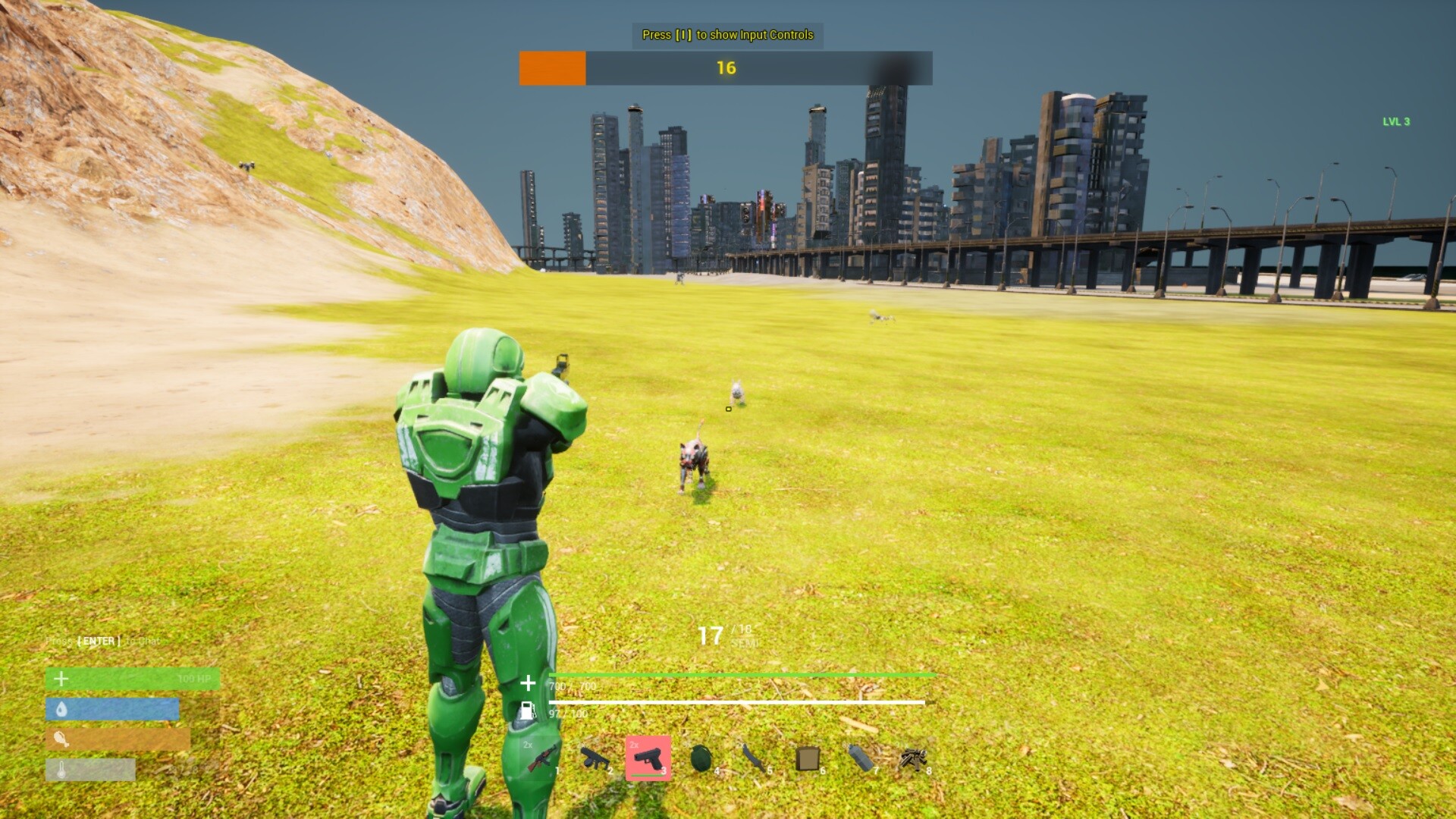
Task: Click the 16 experience value at top
Action: [726, 67]
